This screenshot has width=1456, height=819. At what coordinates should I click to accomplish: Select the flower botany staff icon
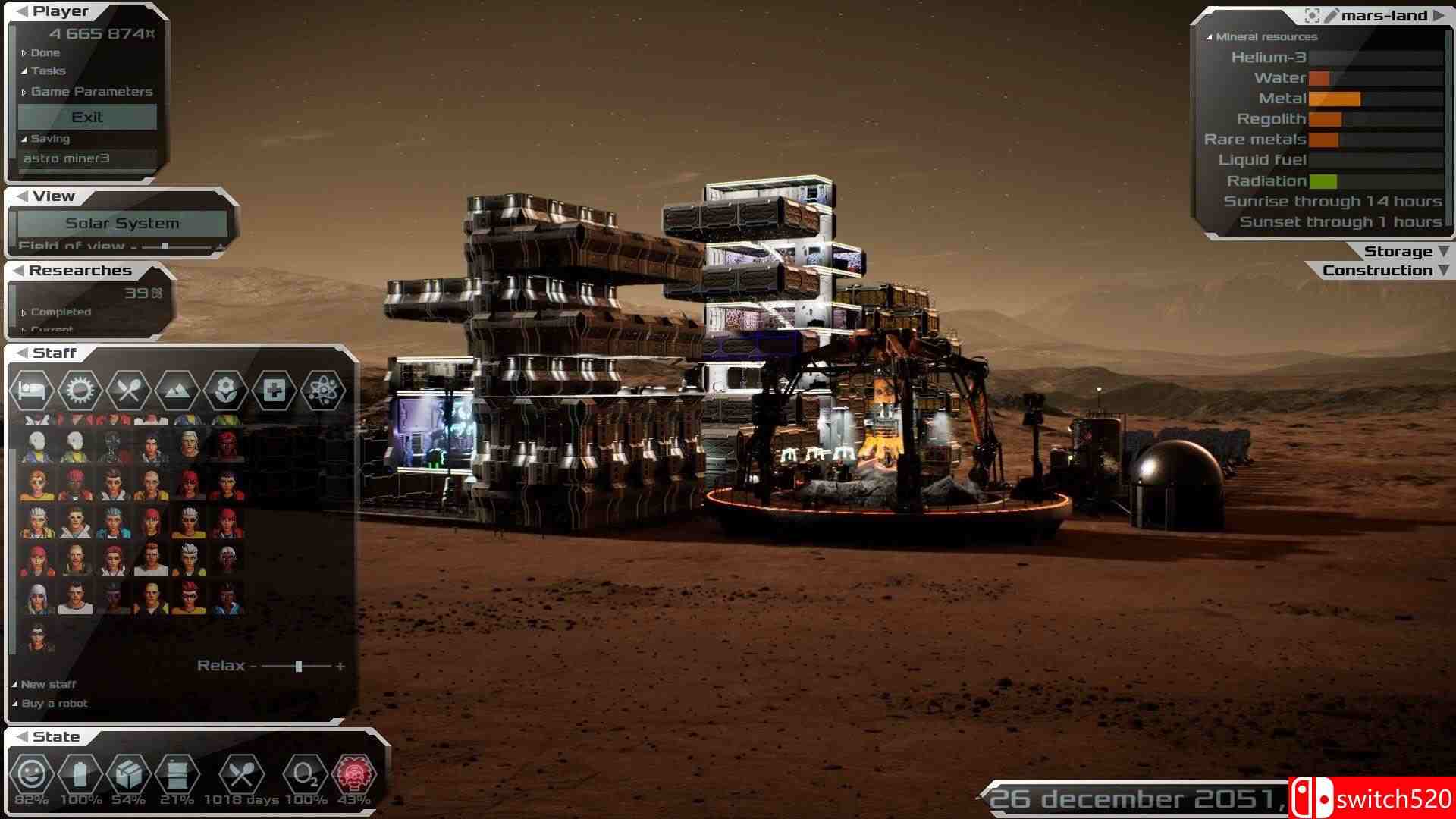(x=225, y=390)
